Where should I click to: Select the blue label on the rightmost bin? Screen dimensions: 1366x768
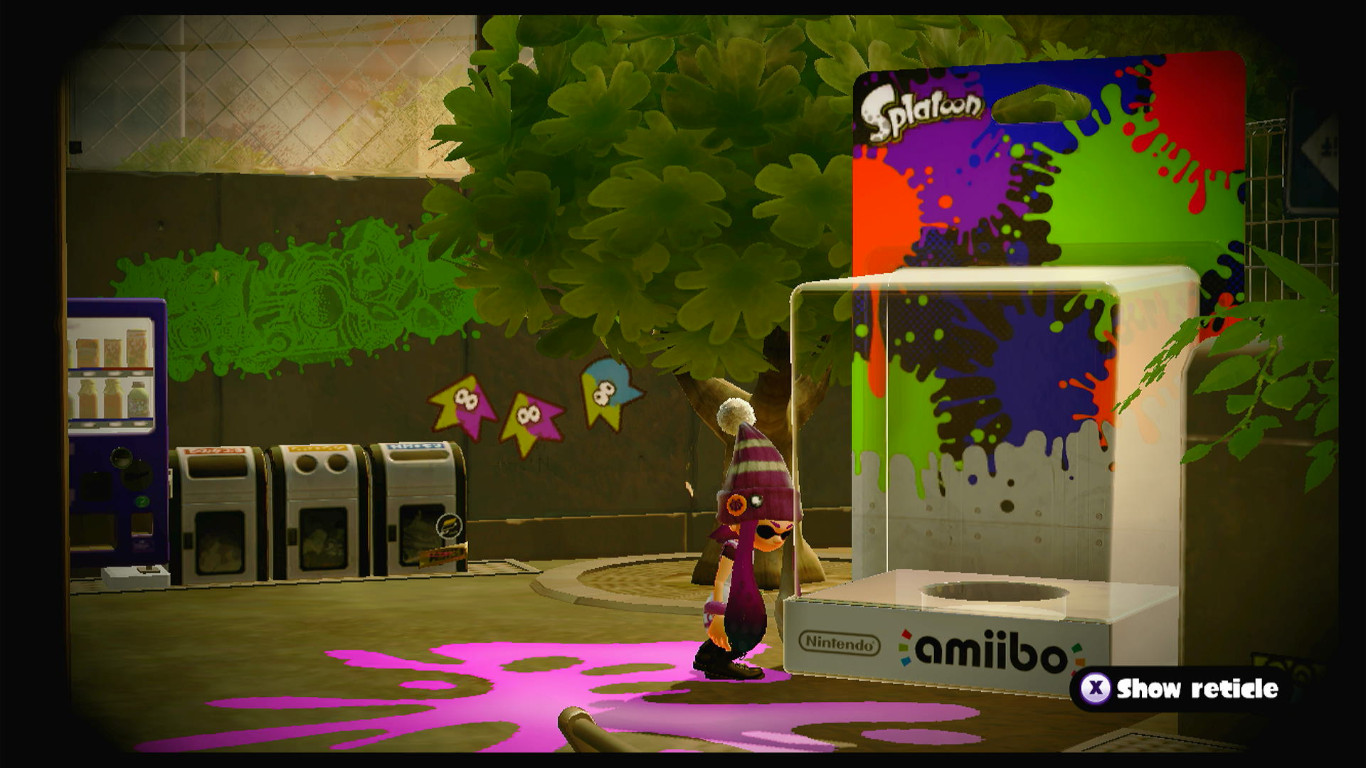point(418,446)
